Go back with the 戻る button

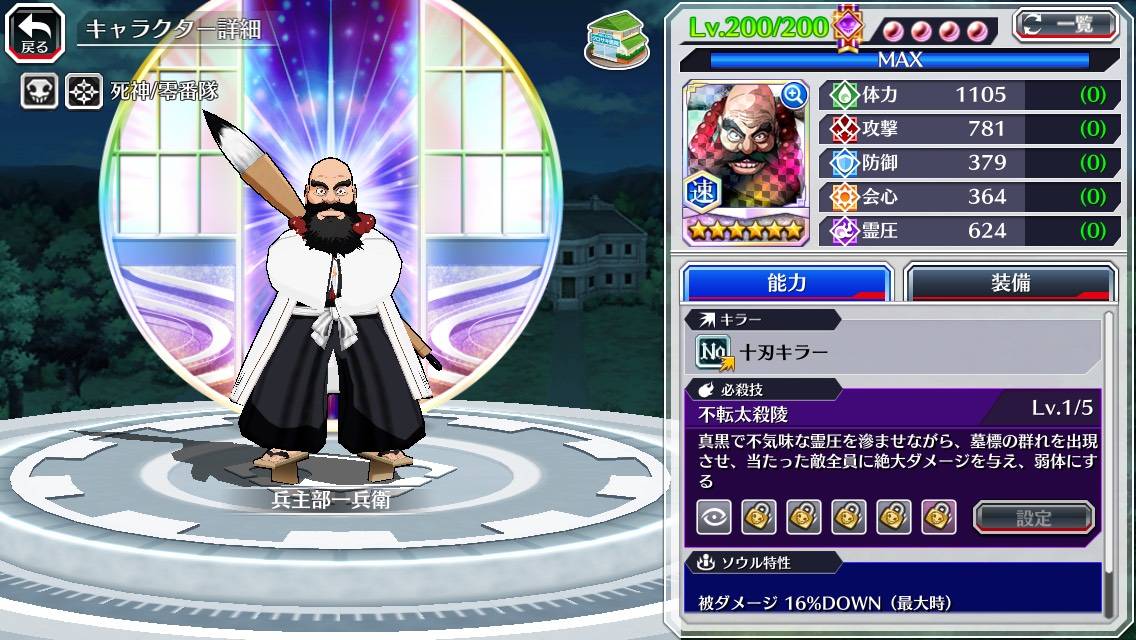[34, 31]
